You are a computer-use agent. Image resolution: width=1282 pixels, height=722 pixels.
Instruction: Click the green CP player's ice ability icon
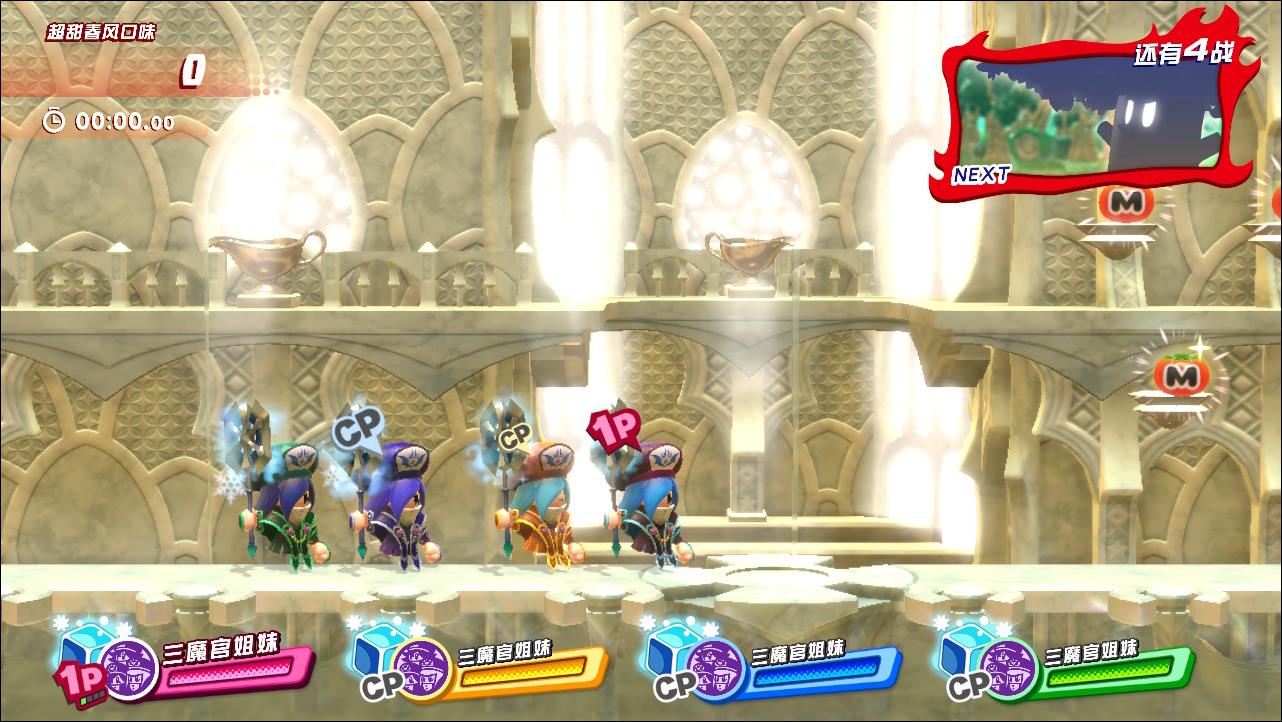[964, 645]
